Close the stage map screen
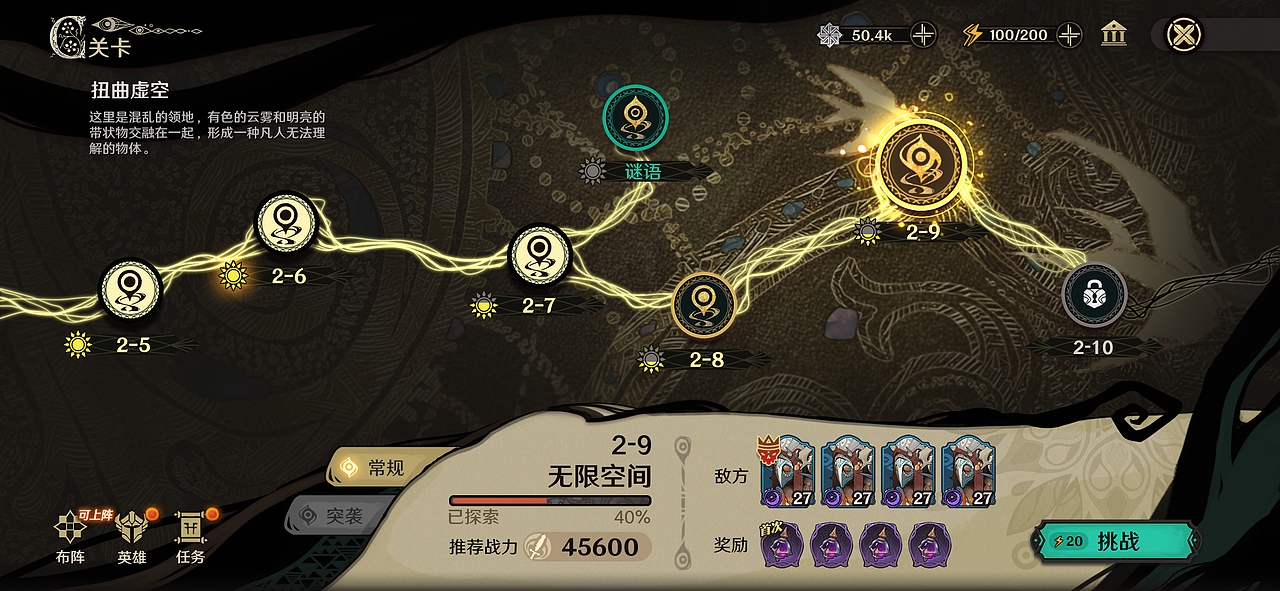 (x=1184, y=34)
